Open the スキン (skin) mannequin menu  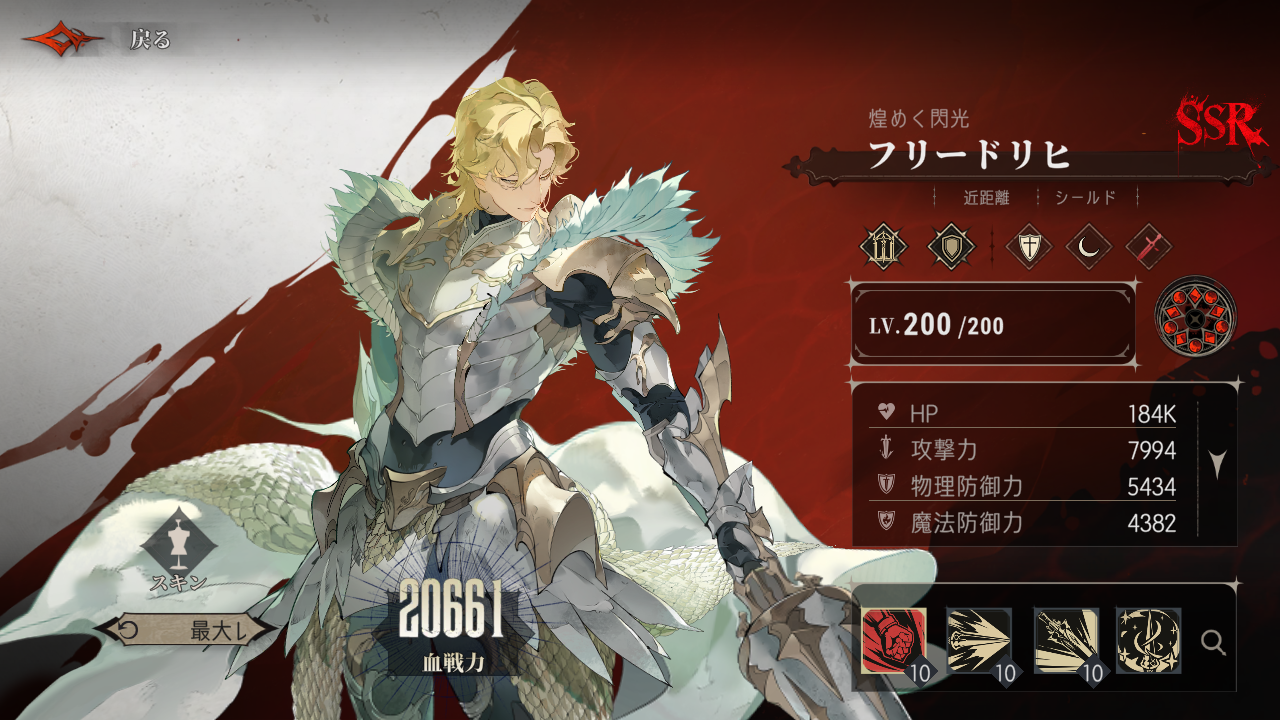click(x=179, y=546)
